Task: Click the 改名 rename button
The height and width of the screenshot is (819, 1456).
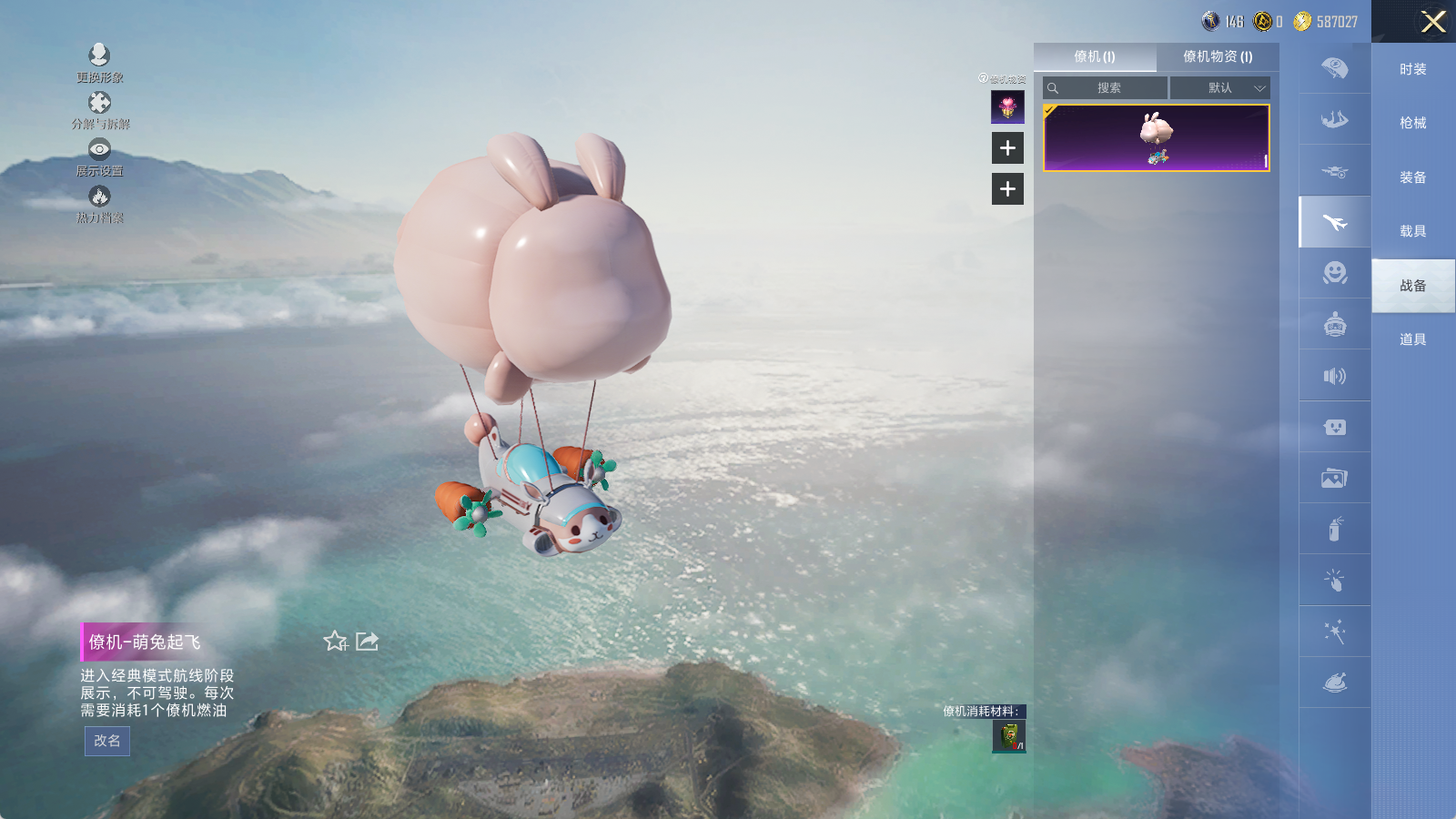Action: click(107, 741)
